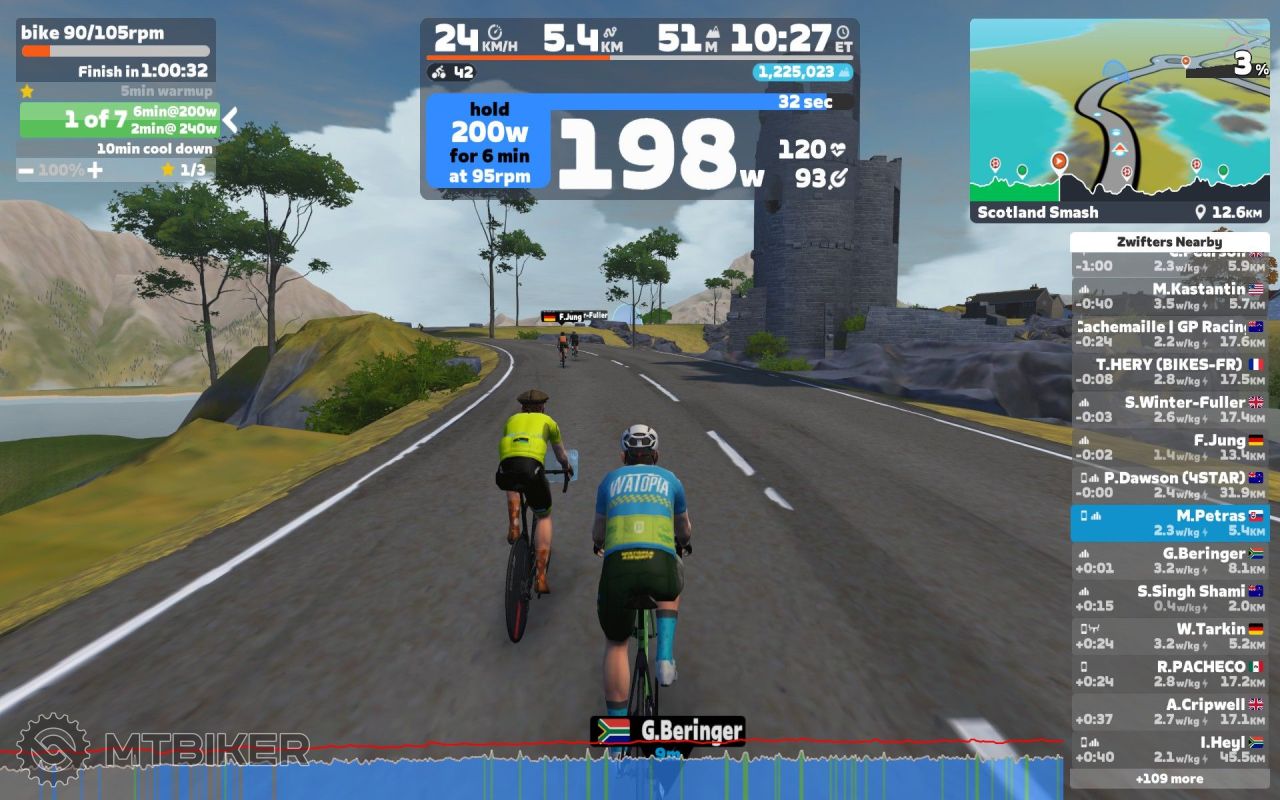Select A.Cripwell from Zwifters Nearby
Screen dimensions: 1280x800
click(1169, 711)
